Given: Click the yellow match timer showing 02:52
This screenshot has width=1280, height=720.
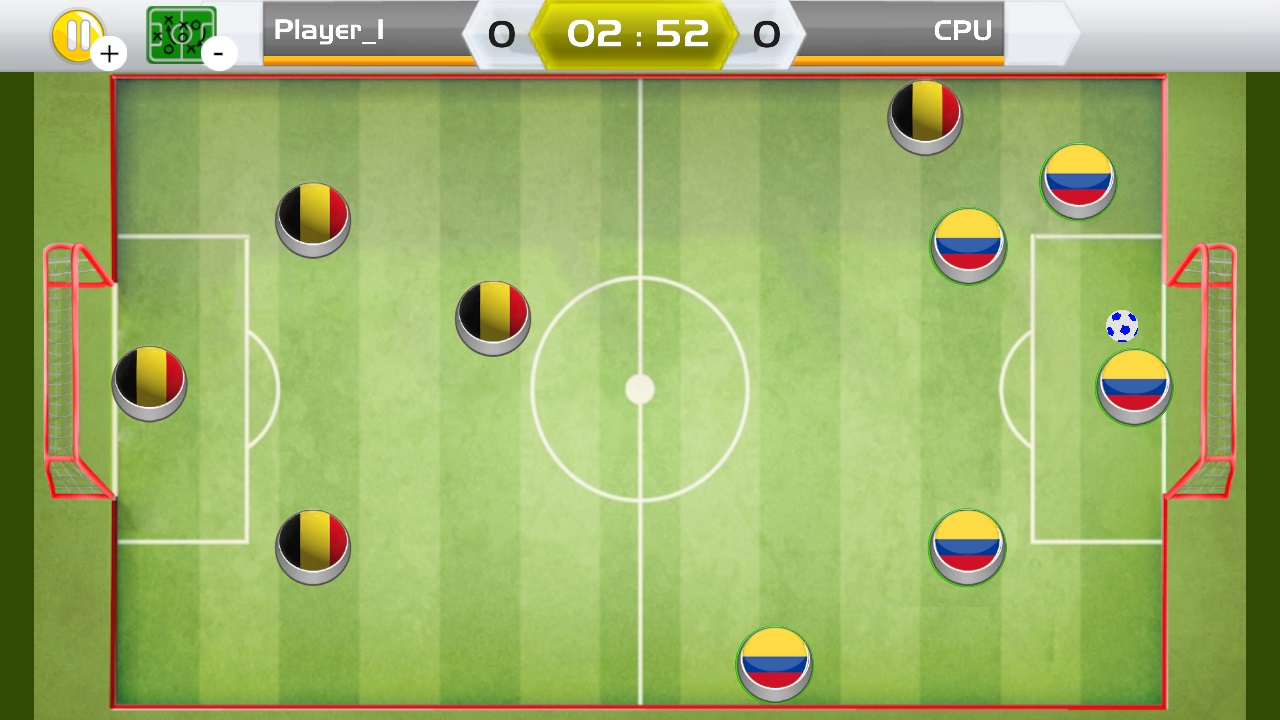Looking at the screenshot, I should pos(637,32).
